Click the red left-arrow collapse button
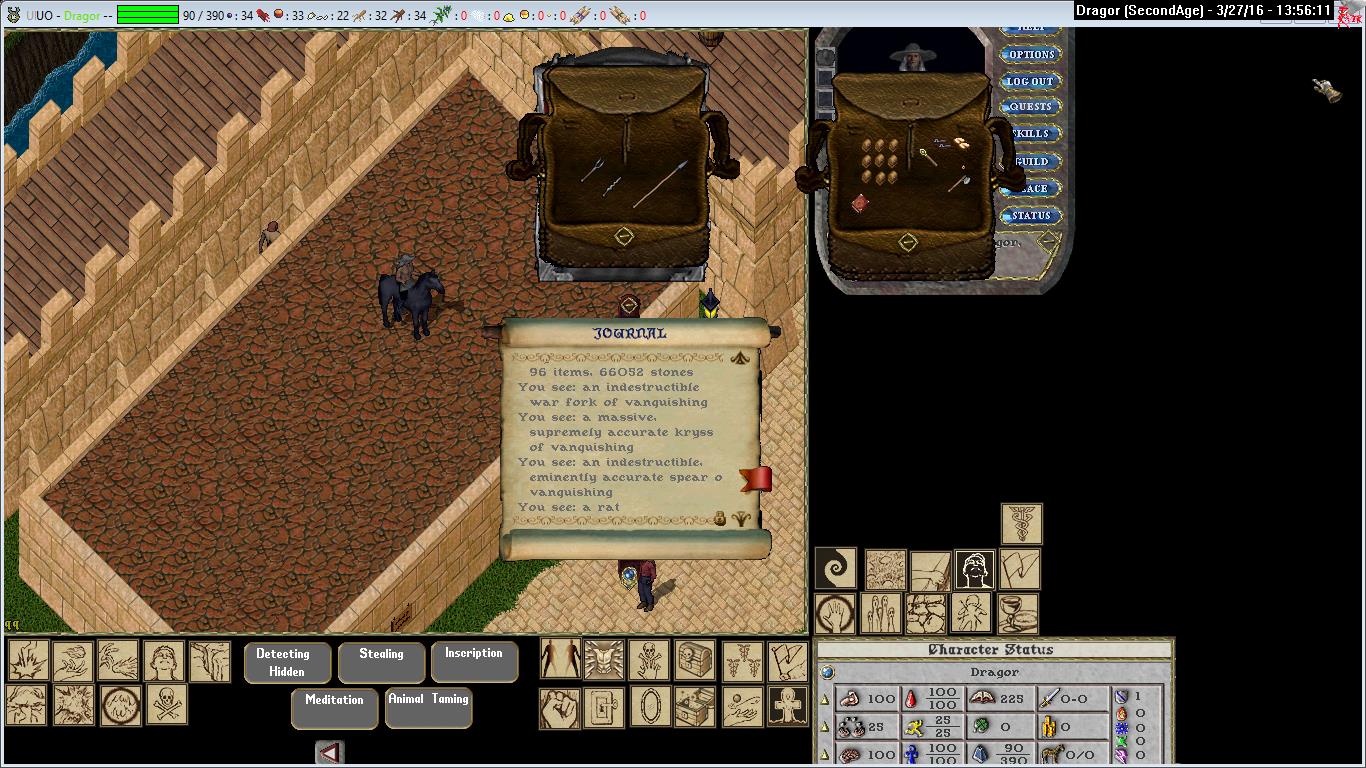1366x768 pixels. point(330,752)
